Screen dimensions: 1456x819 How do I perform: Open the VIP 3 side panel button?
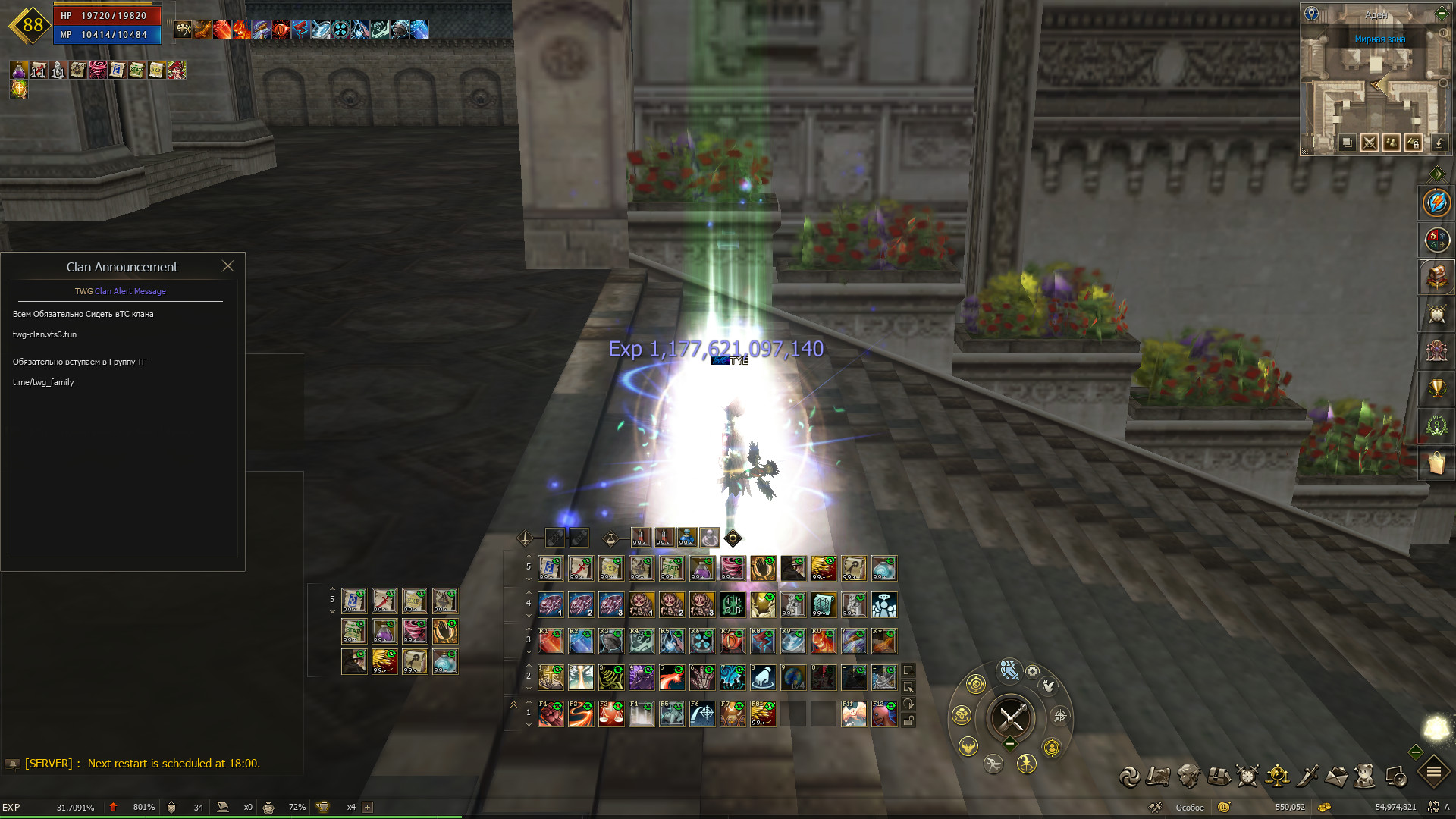tap(1436, 425)
